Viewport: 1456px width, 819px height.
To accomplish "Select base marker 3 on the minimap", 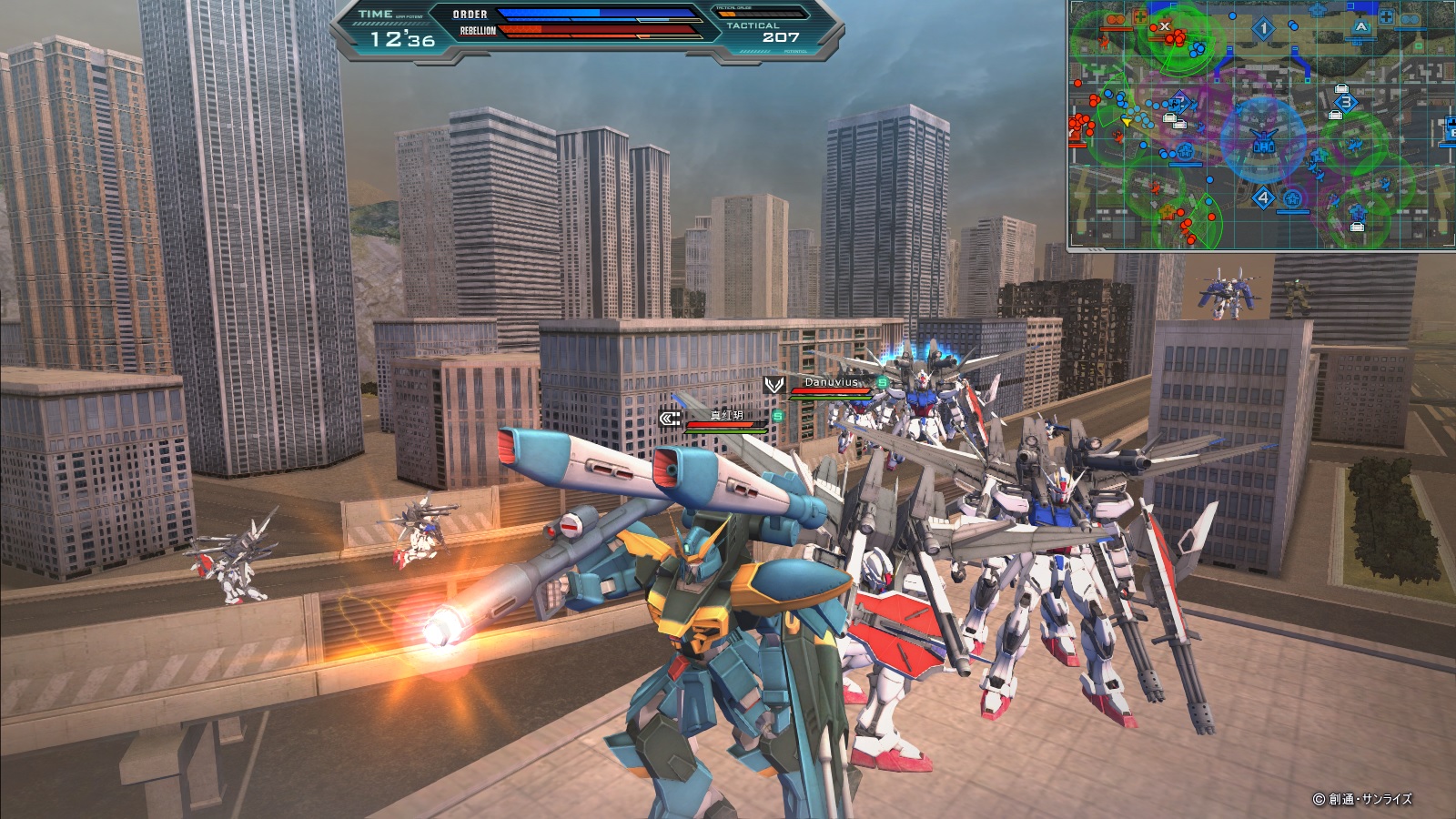I will pos(1346,103).
